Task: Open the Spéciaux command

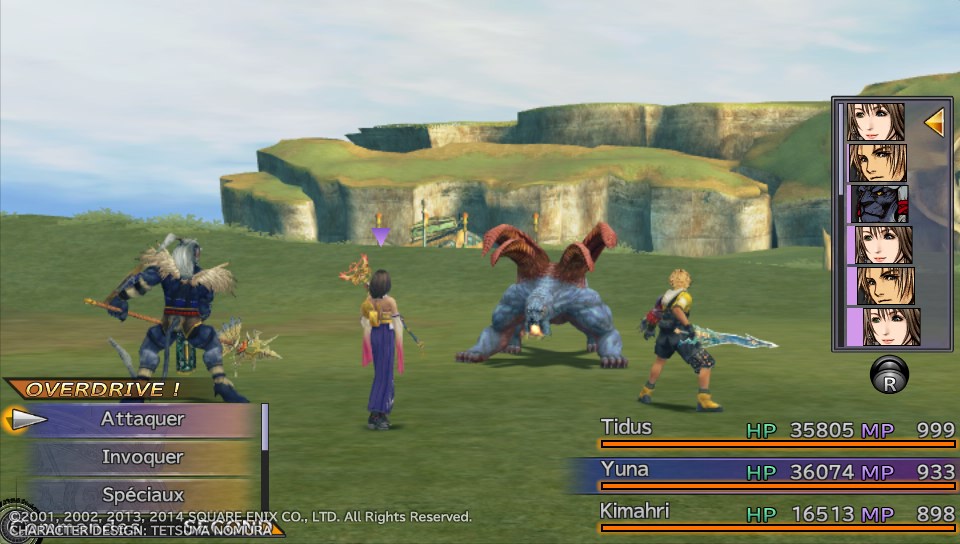Action: click(142, 494)
